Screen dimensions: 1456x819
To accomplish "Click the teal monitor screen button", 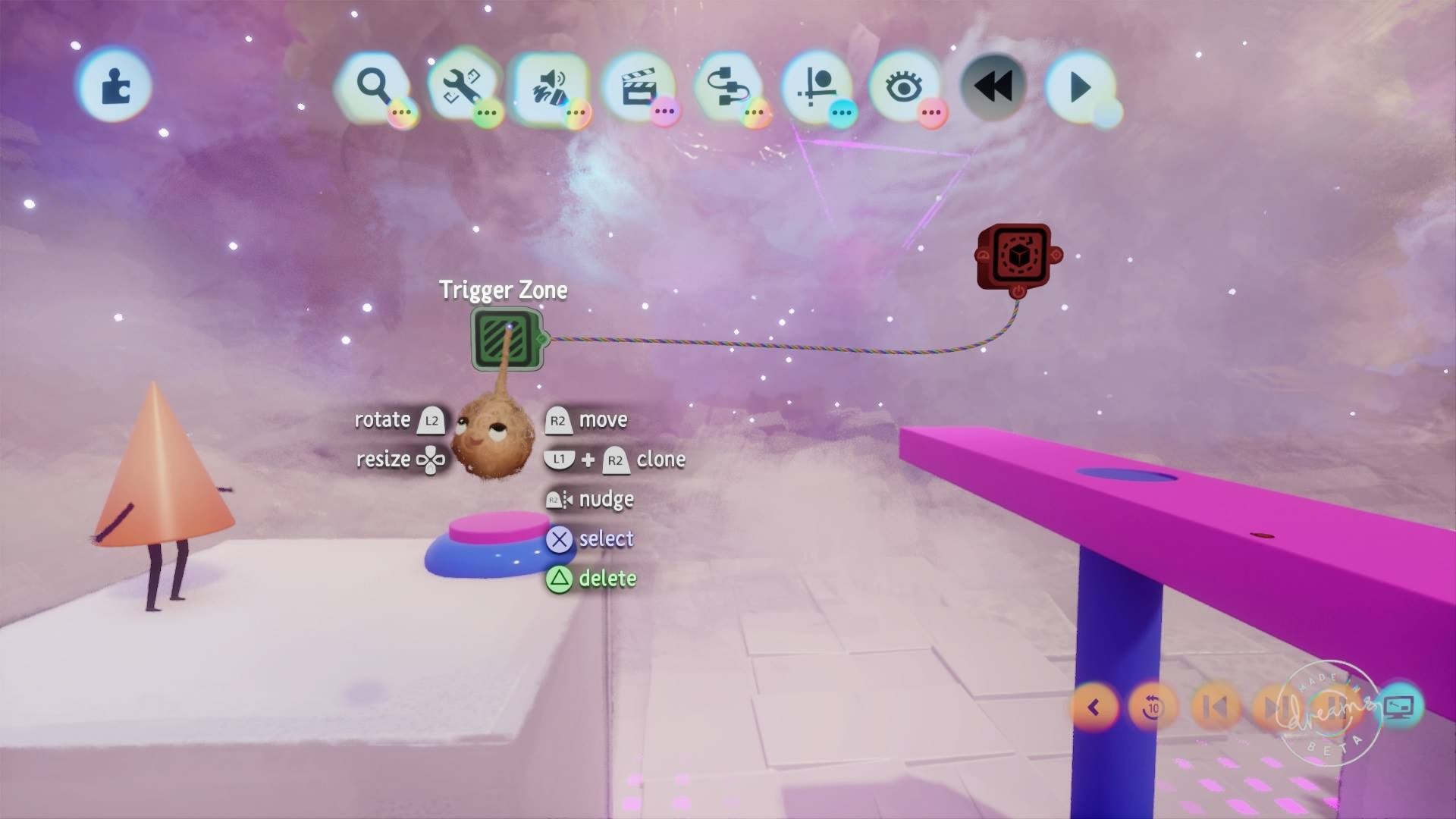I will [1399, 708].
